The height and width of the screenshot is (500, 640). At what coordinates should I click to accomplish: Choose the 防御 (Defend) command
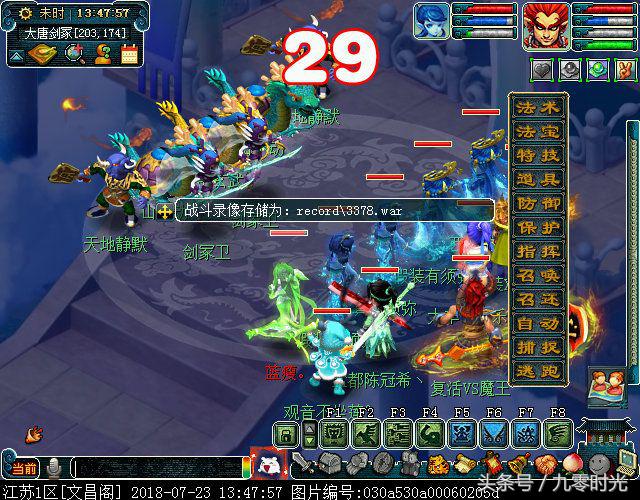[538, 203]
